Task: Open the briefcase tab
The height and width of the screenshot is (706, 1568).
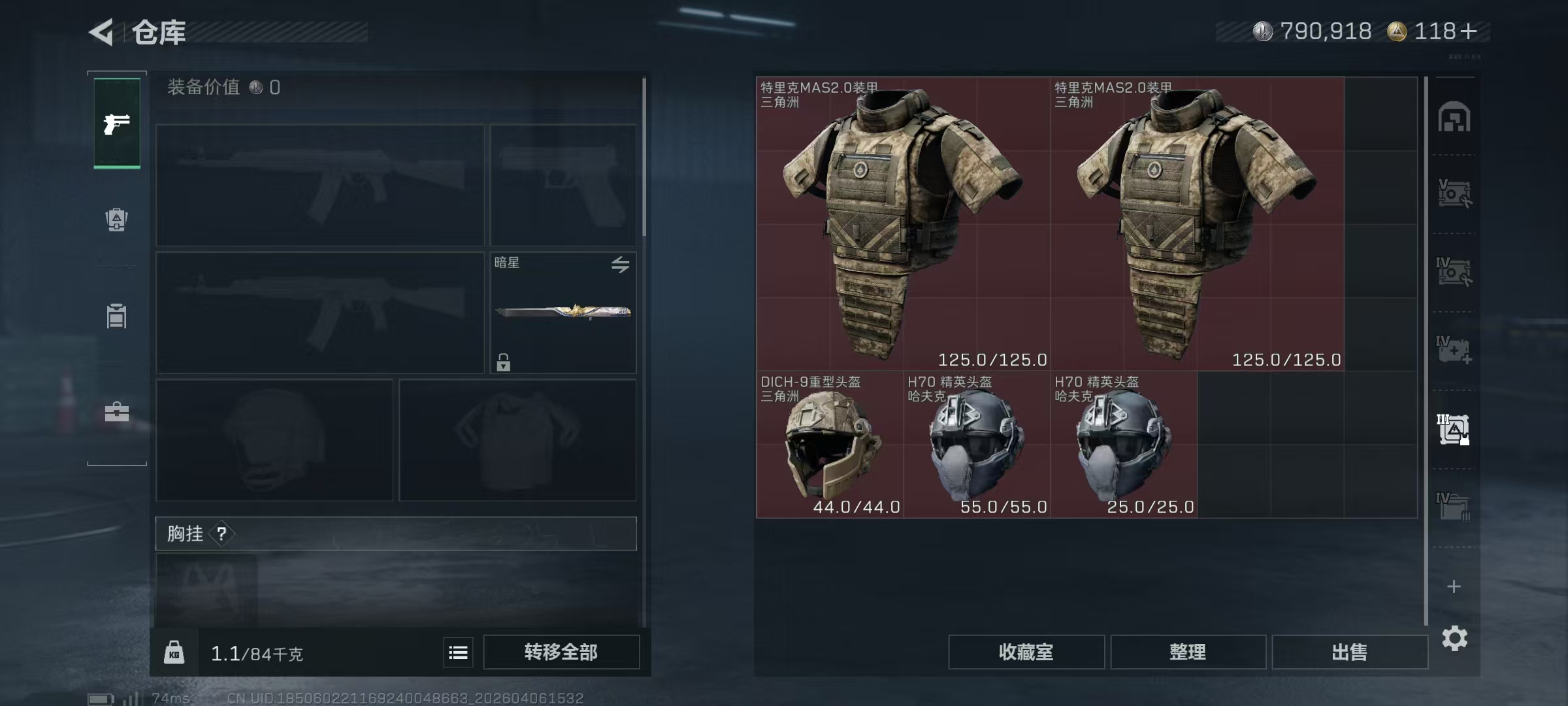Action: pyautogui.click(x=117, y=412)
